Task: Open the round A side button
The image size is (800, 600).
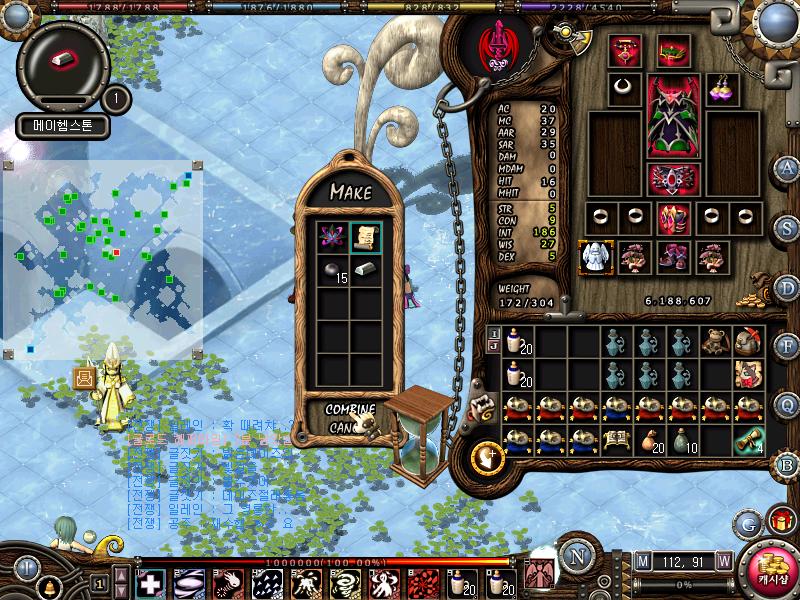Action: pos(787,167)
